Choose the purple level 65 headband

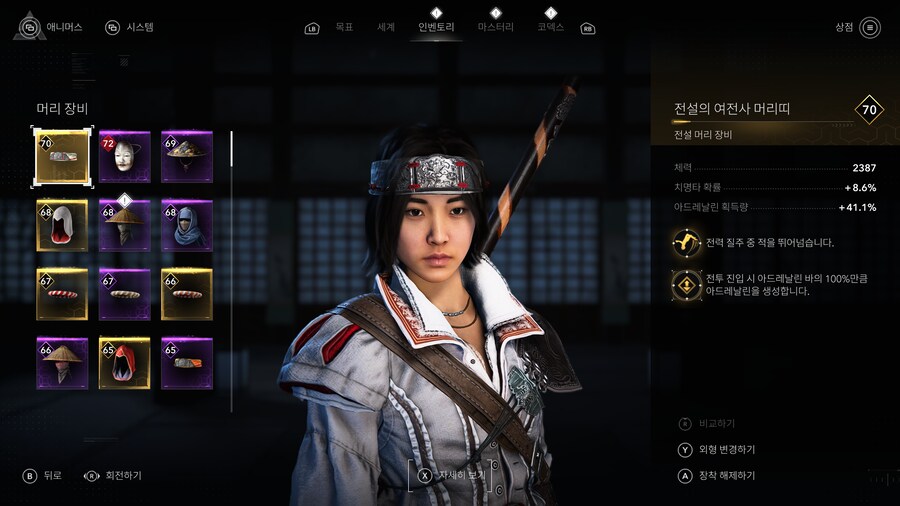tap(187, 363)
